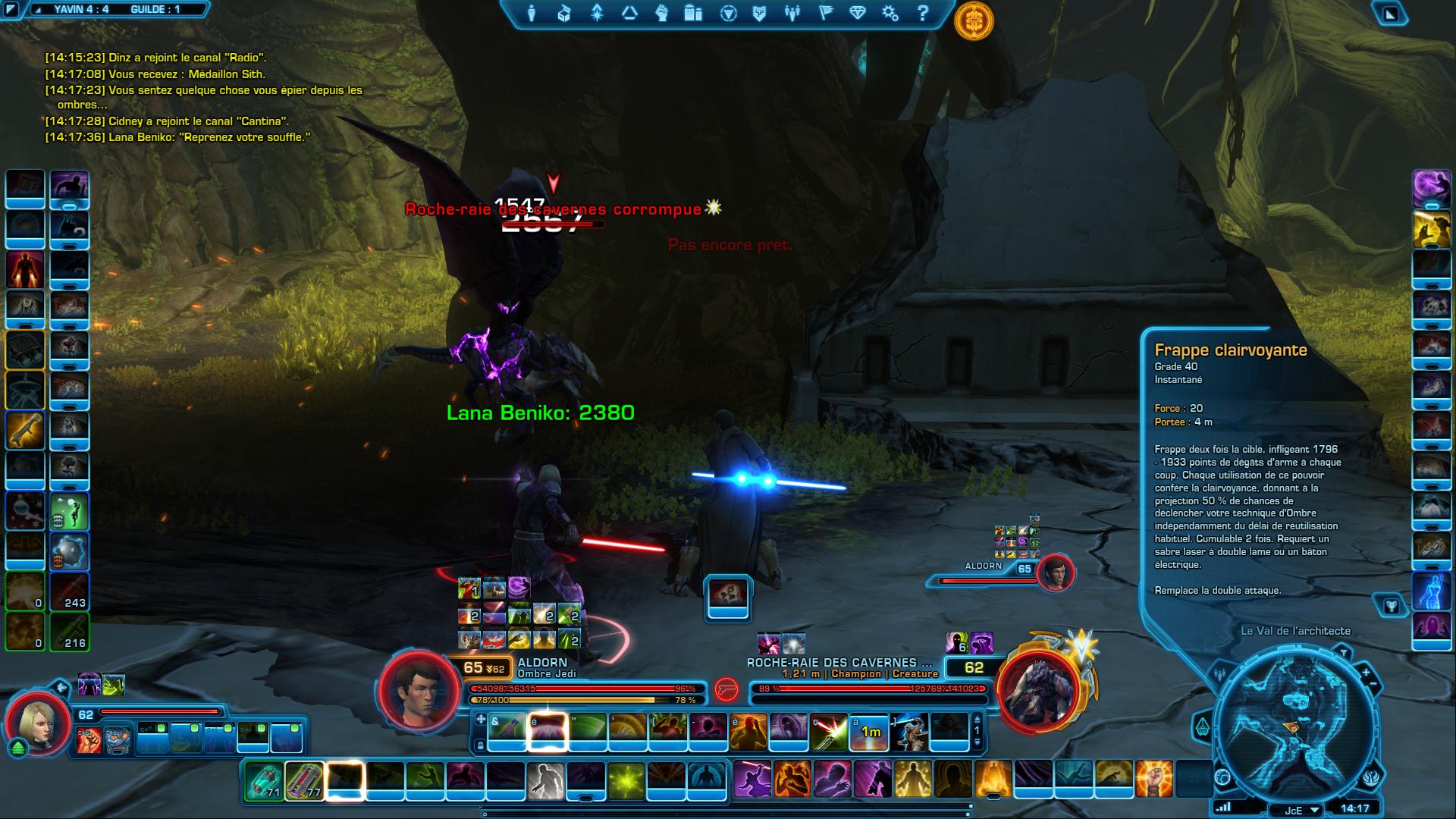Open the inventory crate icon in top menu

564,13
